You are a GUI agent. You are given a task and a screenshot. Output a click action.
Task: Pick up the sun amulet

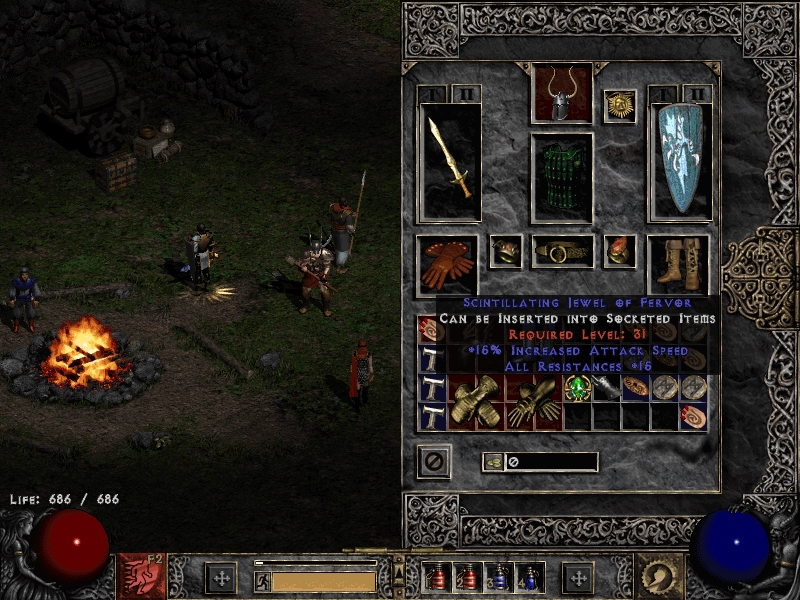pyautogui.click(x=619, y=106)
